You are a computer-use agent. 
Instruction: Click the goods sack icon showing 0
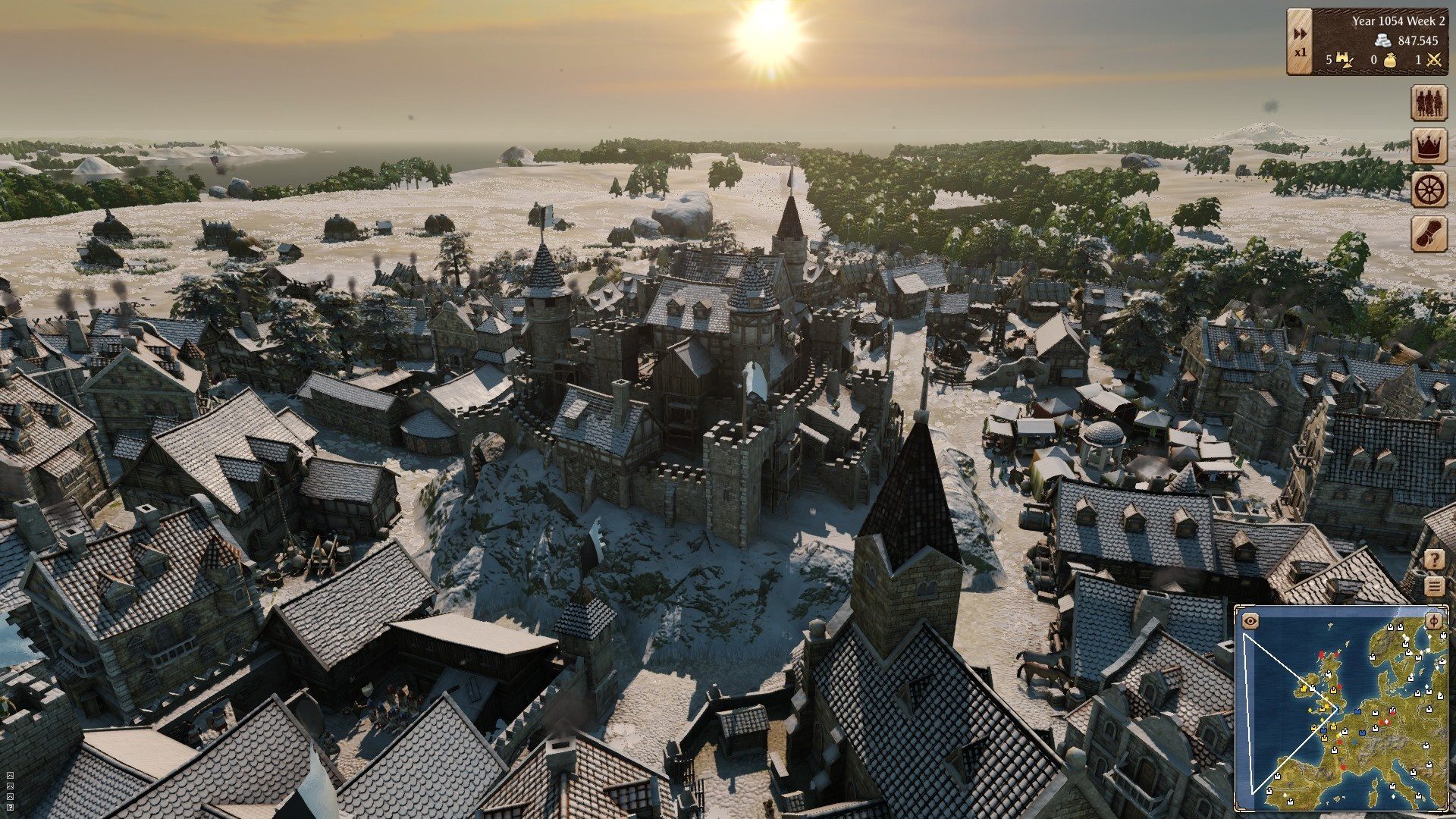pyautogui.click(x=1391, y=59)
